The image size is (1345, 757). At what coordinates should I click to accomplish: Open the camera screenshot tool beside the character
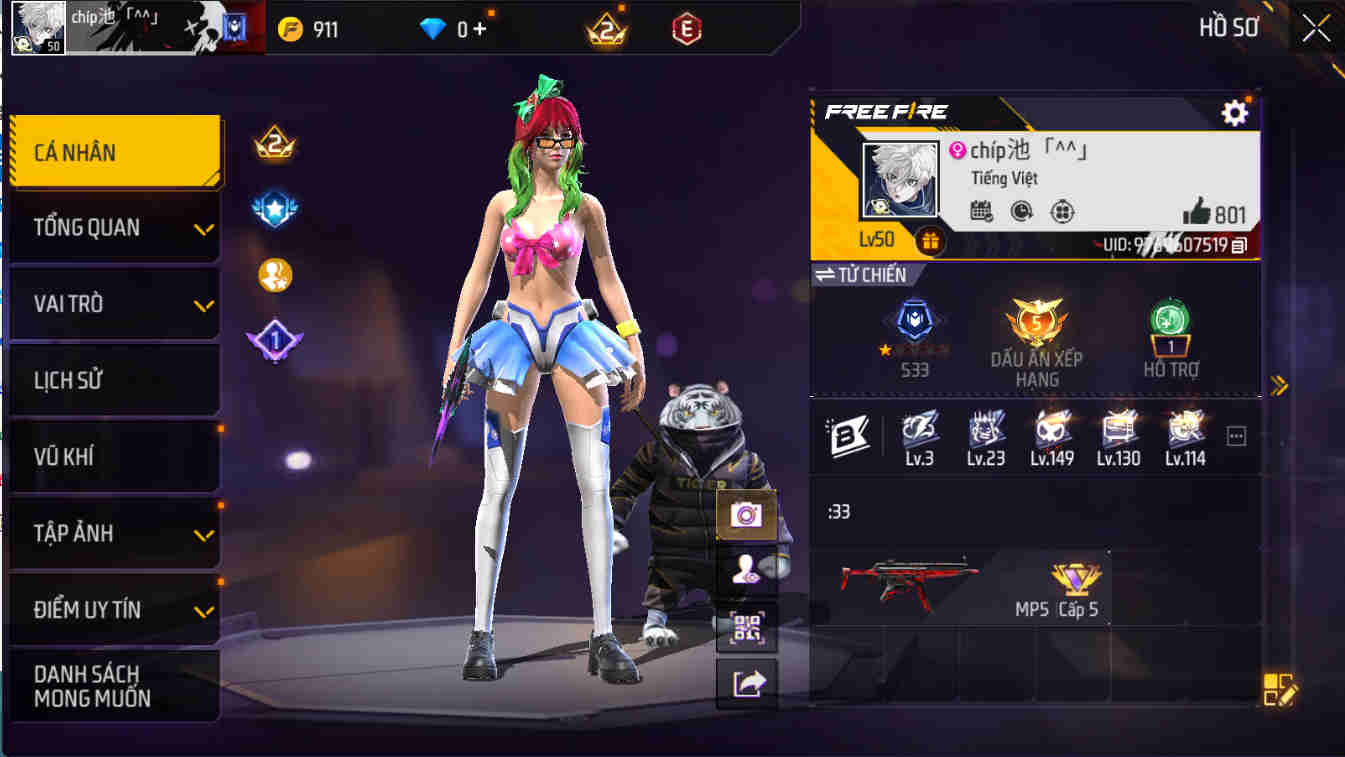[x=748, y=516]
